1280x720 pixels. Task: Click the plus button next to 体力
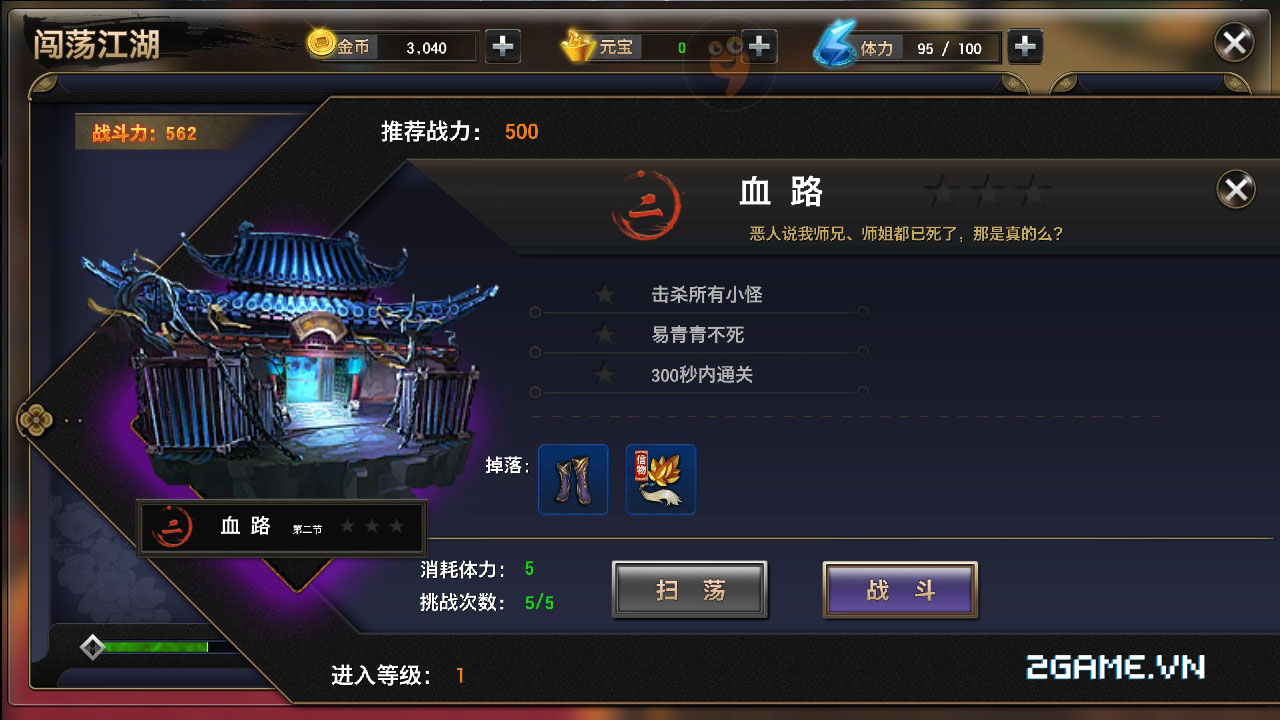pyautogui.click(x=1025, y=45)
